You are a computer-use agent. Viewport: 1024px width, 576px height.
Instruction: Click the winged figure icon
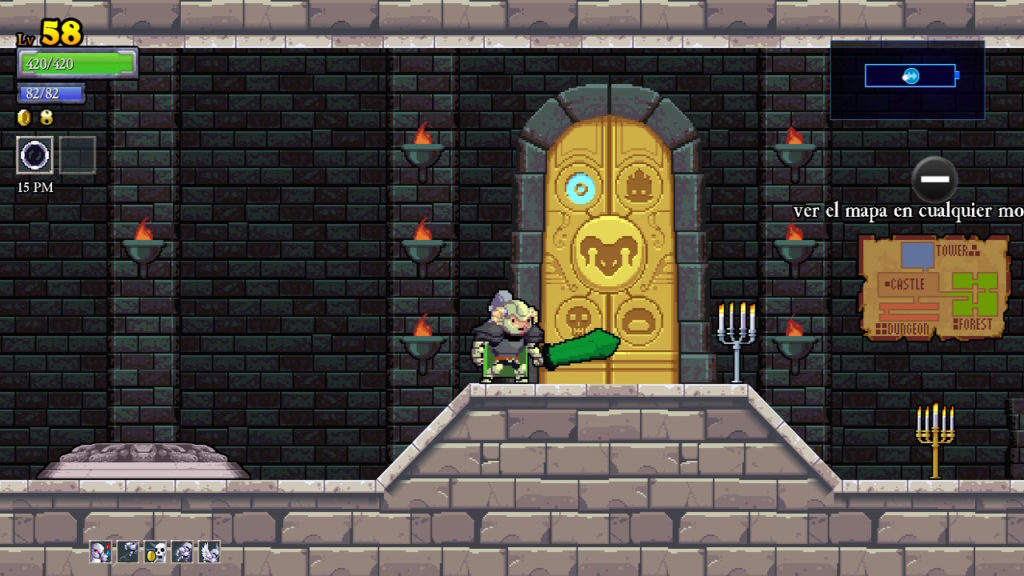coord(209,551)
